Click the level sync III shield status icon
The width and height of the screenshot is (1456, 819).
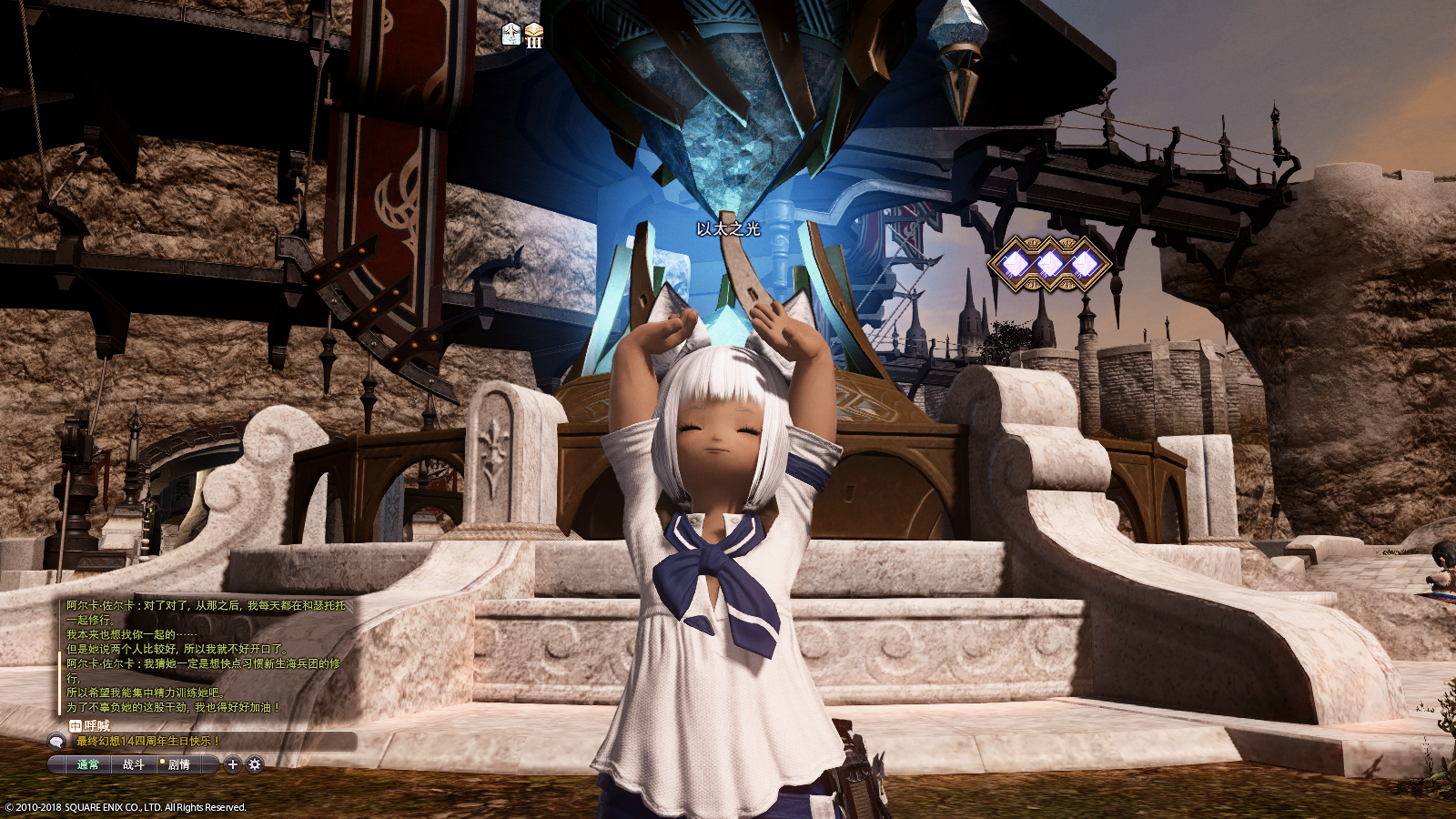click(534, 35)
